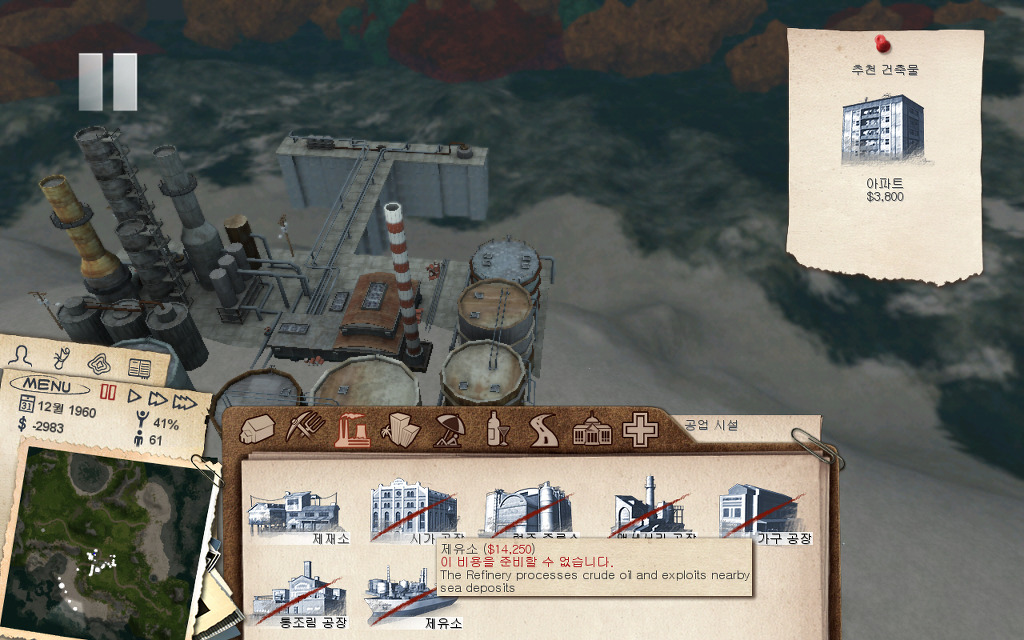Select the factory industry tab
Viewport: 1024px width, 640px height.
click(352, 430)
